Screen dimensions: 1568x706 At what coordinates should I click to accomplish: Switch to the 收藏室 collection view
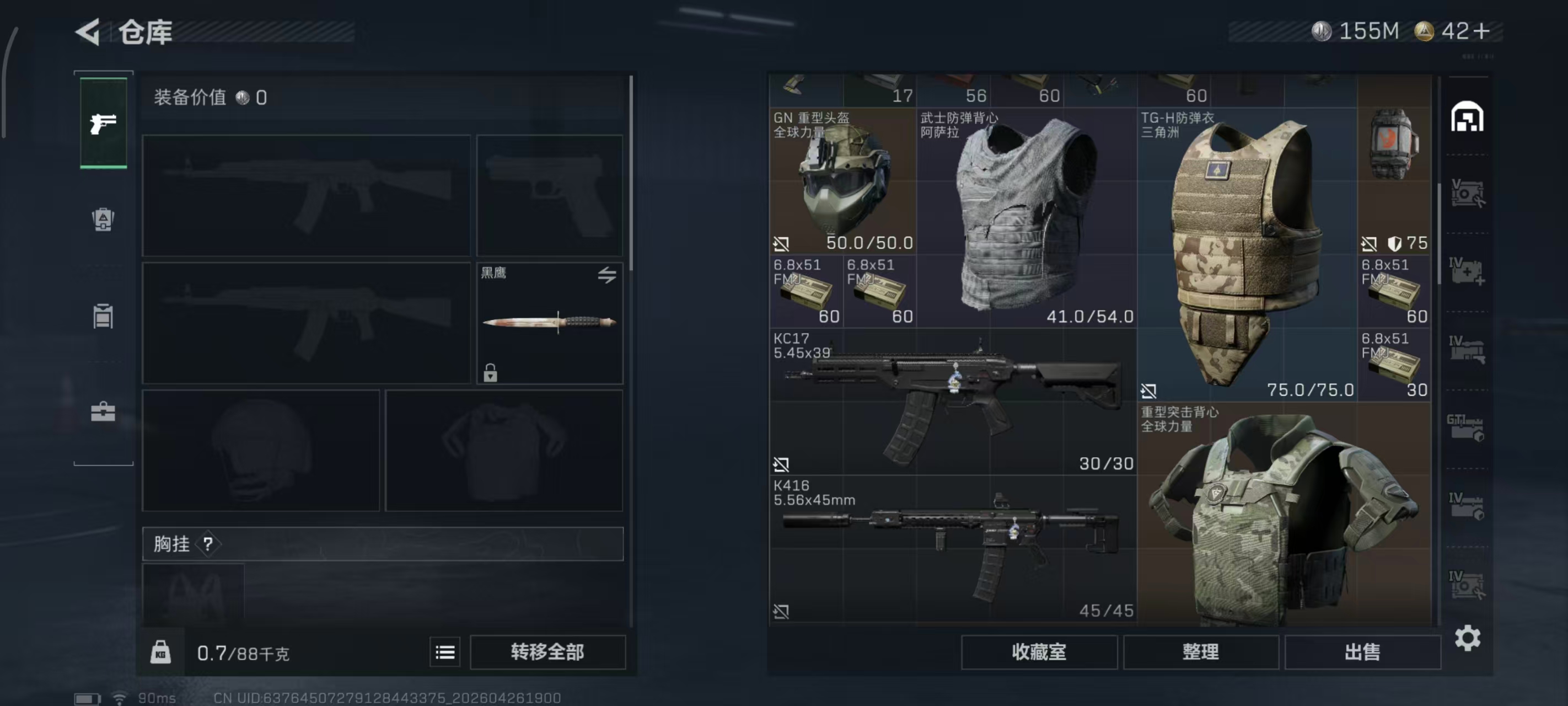(1038, 651)
